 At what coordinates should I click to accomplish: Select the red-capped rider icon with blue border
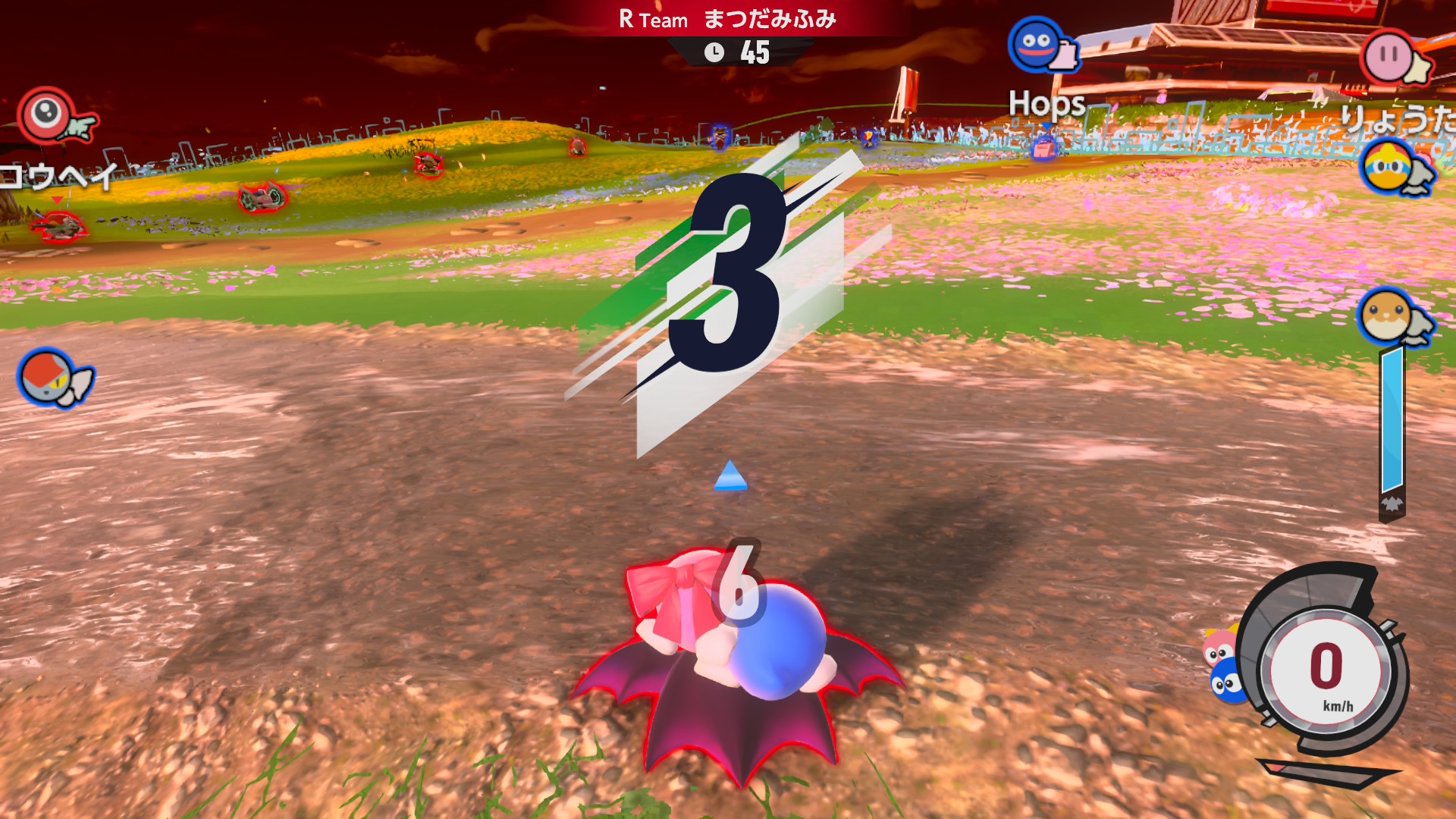(47, 377)
